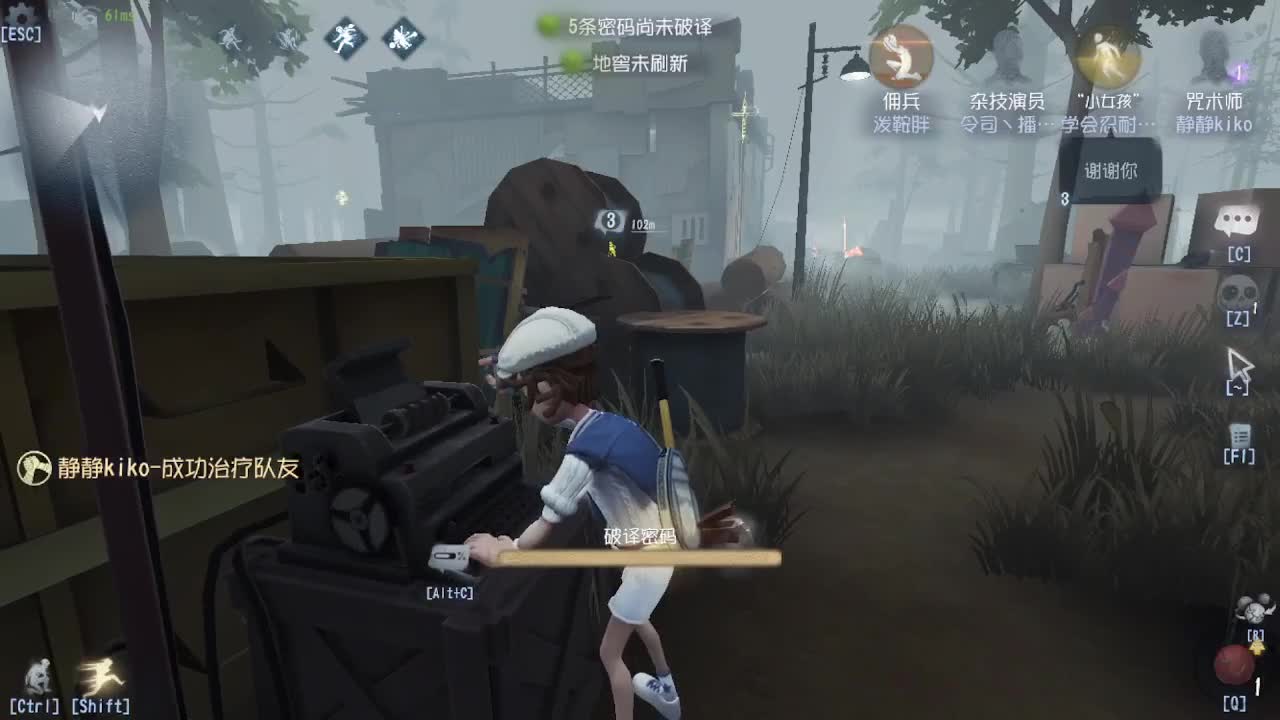Viewport: 1280px width, 720px height.
Task: Click the 谢谢你 quick chat message
Action: [1109, 170]
